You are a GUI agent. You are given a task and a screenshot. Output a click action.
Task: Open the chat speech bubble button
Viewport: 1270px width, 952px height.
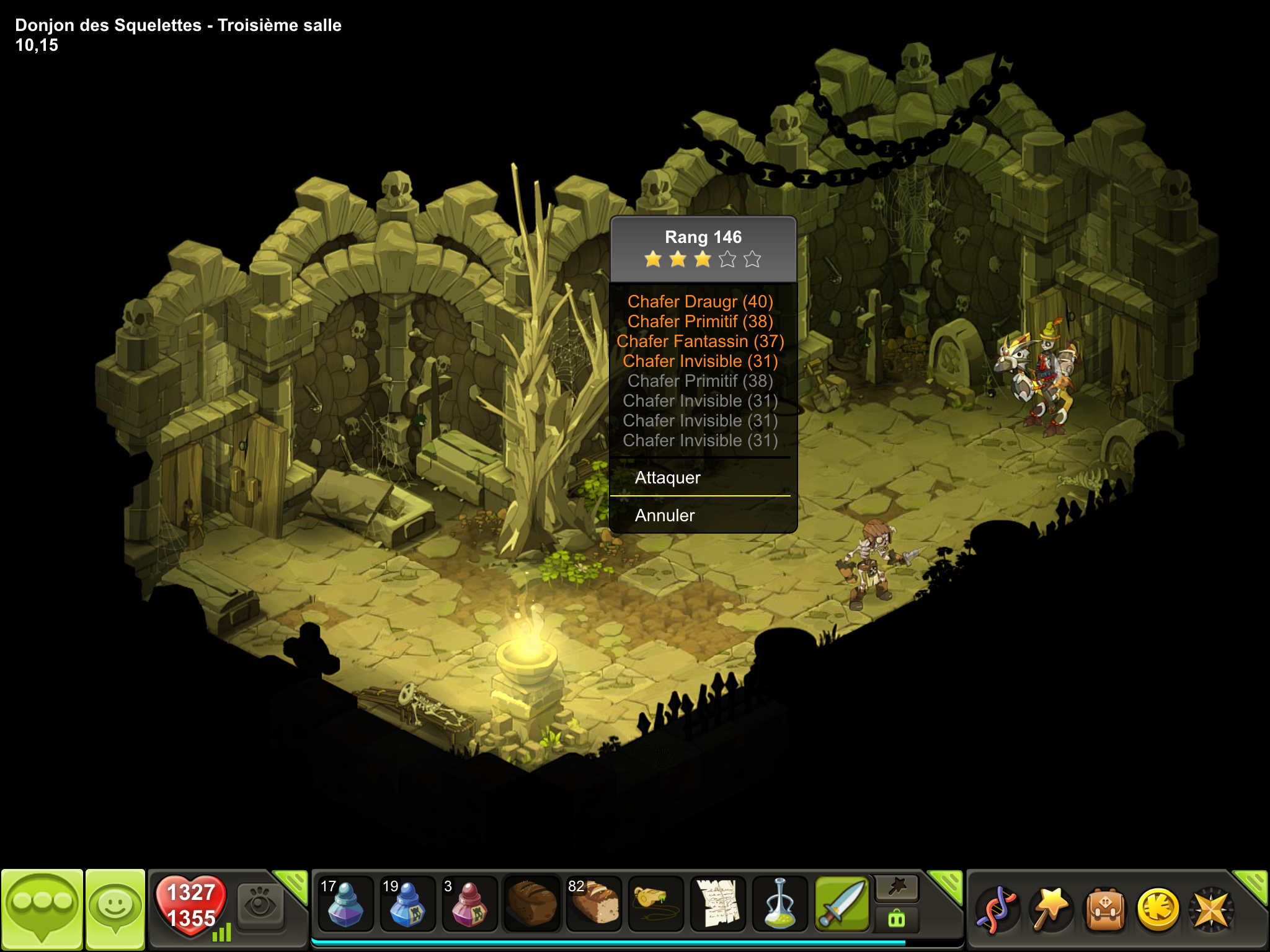tap(42, 907)
